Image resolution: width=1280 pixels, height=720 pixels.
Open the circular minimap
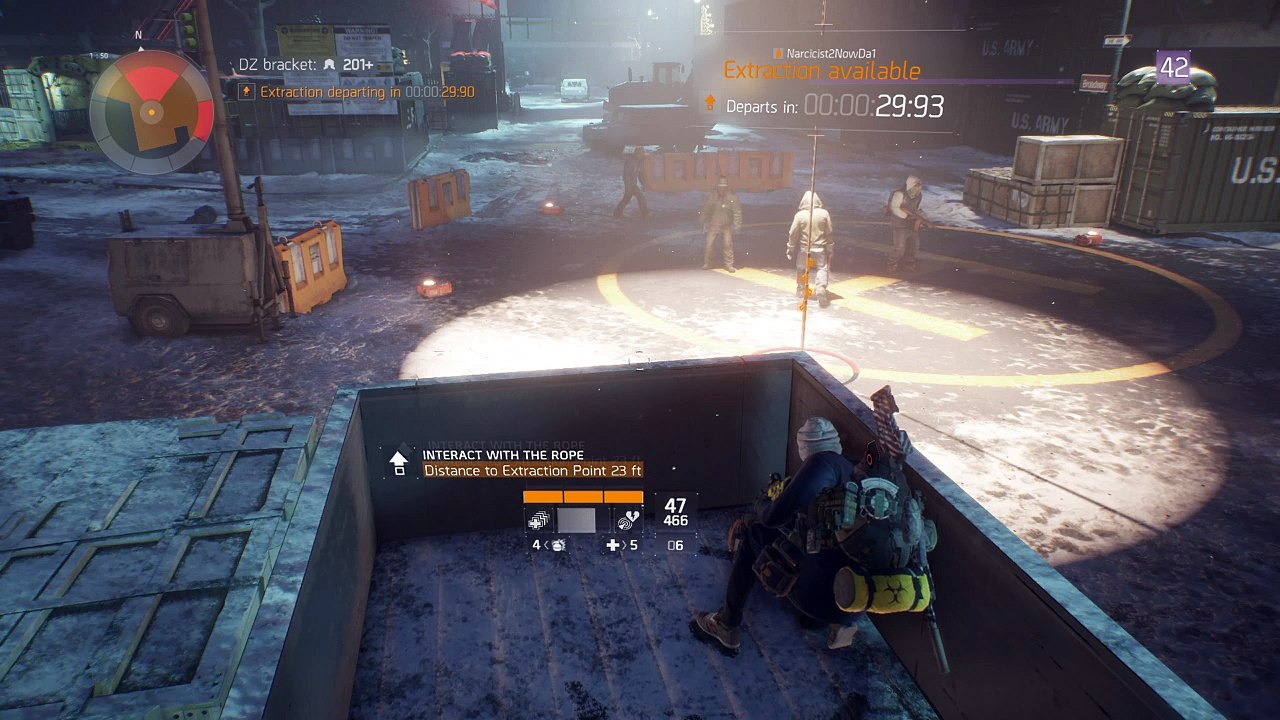[151, 112]
